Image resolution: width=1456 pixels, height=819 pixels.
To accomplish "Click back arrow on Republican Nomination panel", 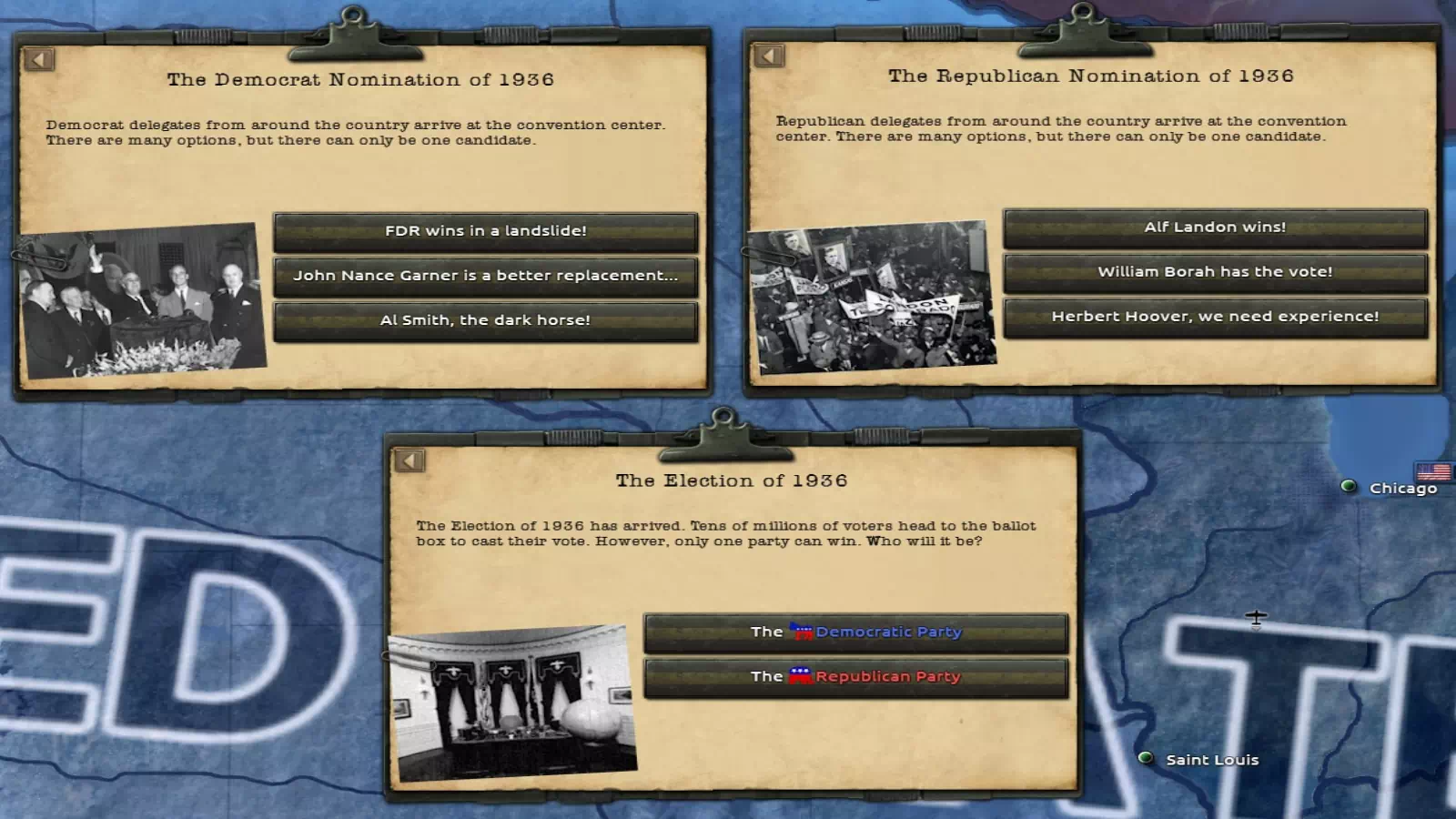I will click(x=769, y=56).
